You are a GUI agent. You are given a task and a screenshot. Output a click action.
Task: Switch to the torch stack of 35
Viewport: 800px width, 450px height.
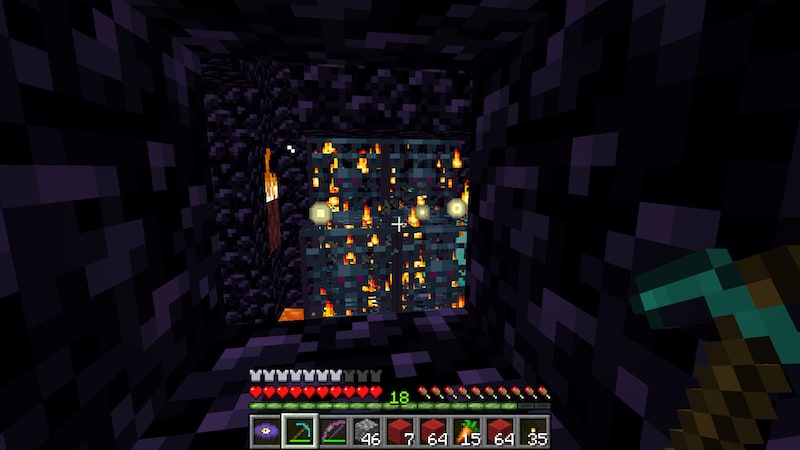(535, 431)
